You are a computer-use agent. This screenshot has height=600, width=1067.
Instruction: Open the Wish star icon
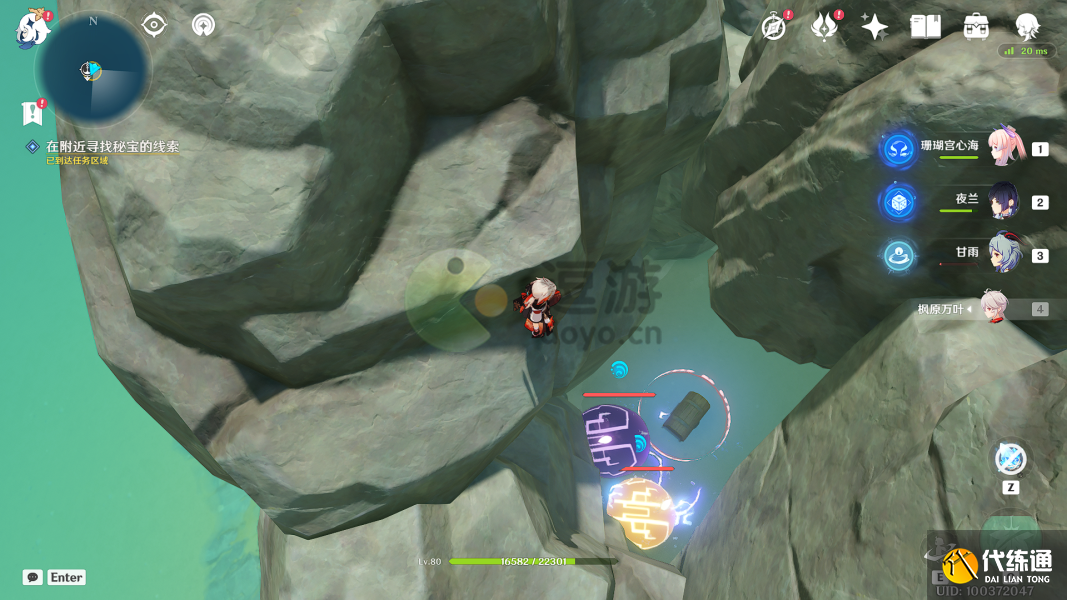(x=875, y=27)
